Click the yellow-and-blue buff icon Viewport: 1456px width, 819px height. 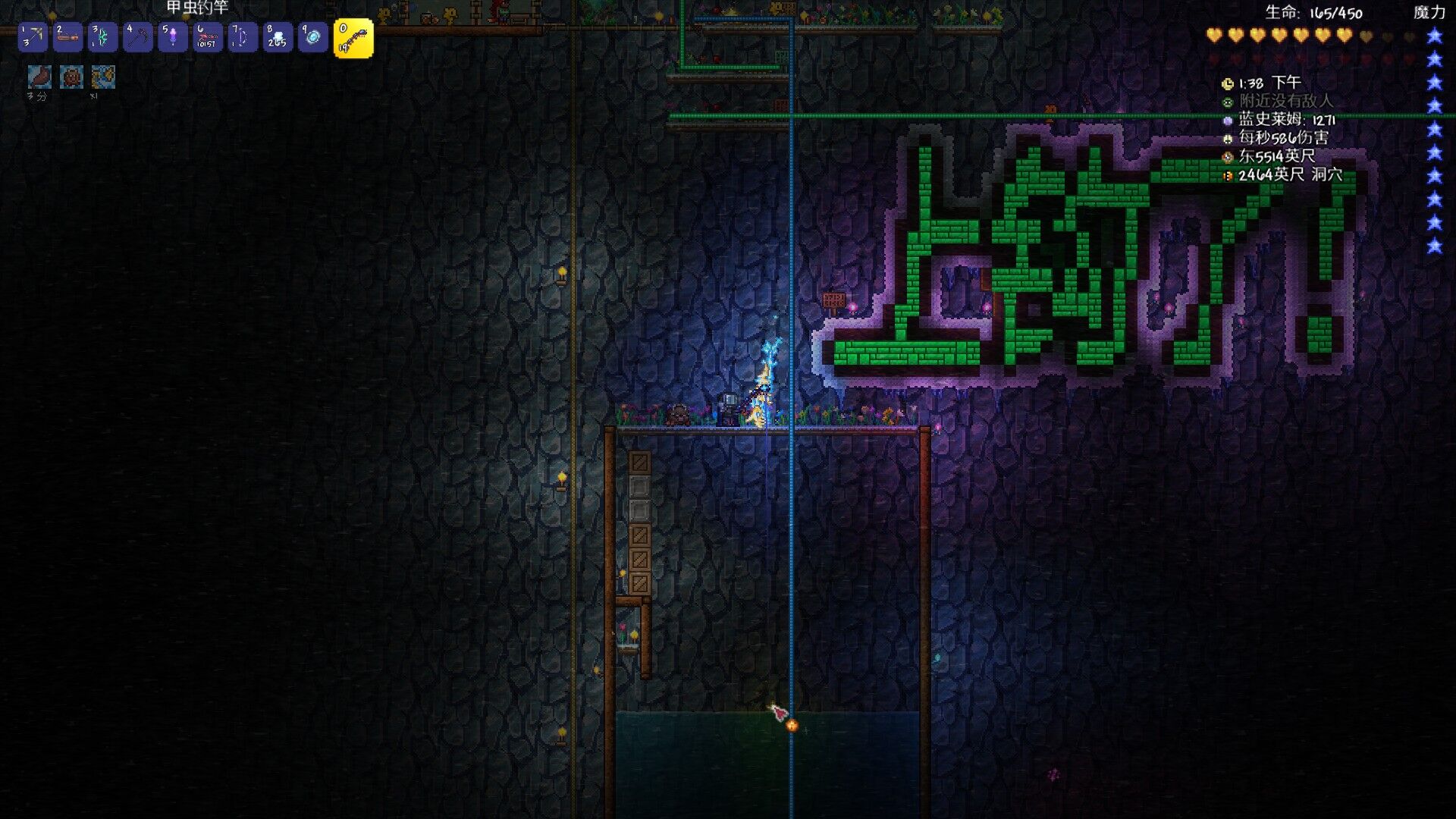103,77
